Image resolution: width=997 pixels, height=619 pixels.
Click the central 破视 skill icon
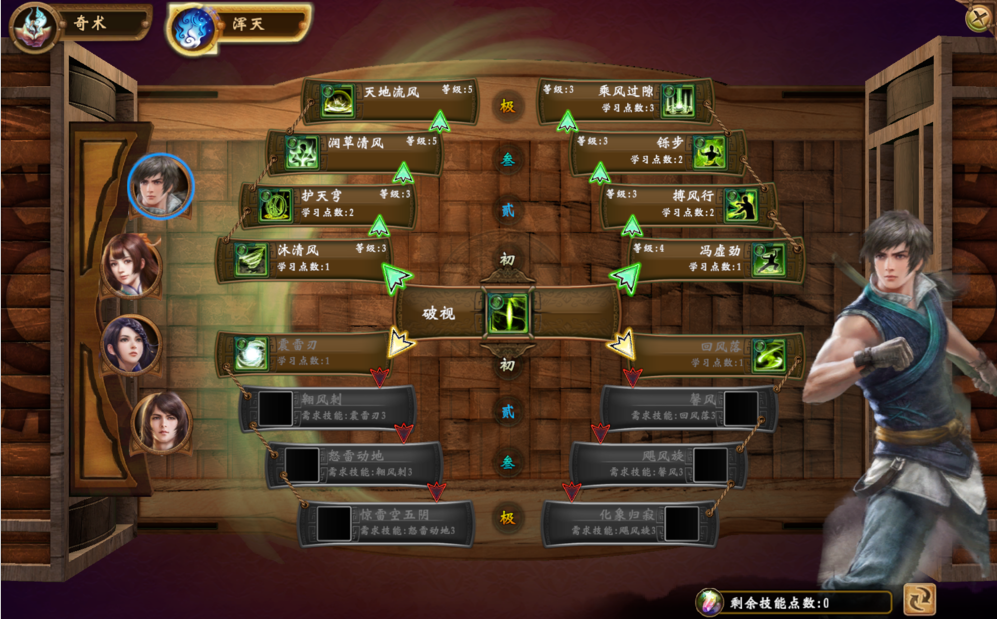point(507,314)
